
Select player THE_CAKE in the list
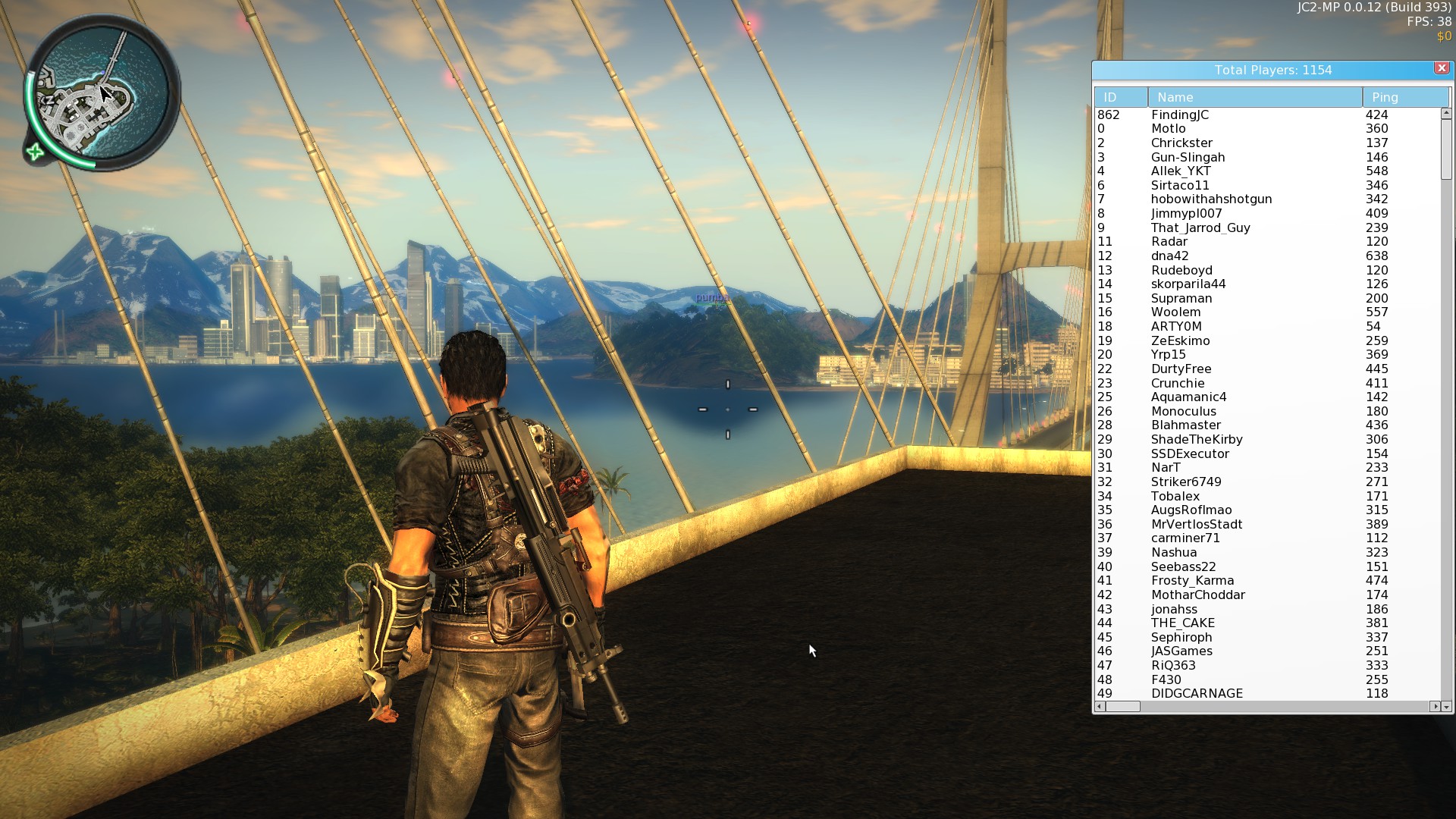pos(1182,623)
